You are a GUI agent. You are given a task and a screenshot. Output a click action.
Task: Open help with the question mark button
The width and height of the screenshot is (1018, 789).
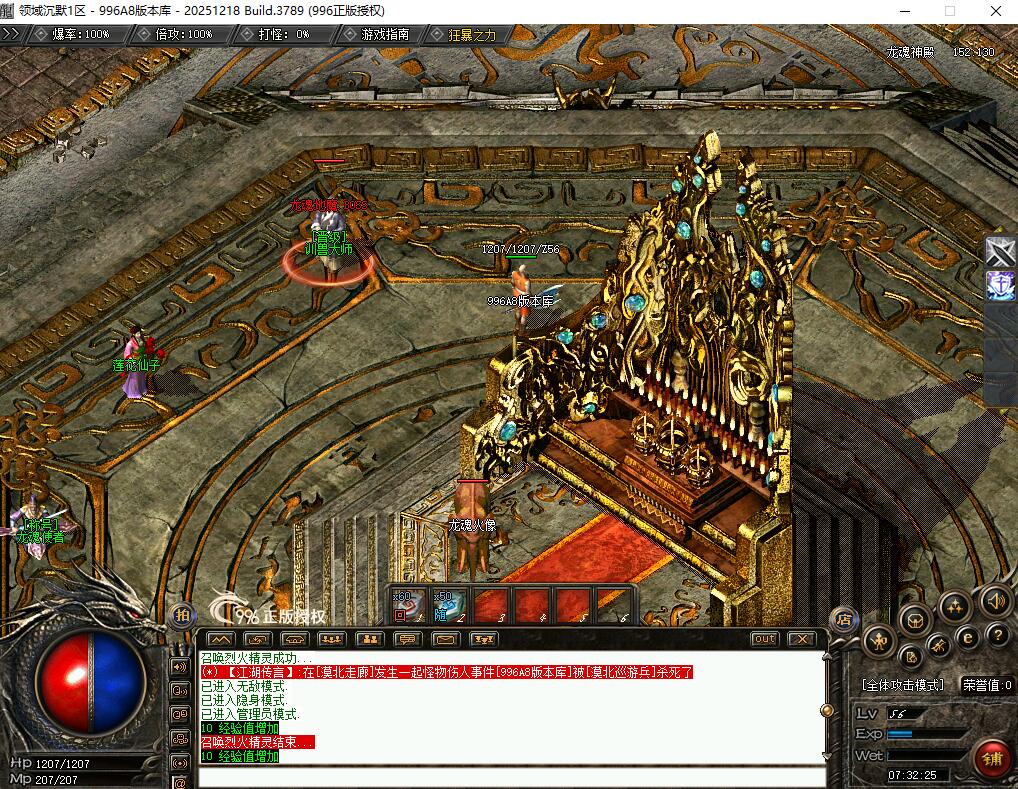coord(997,635)
